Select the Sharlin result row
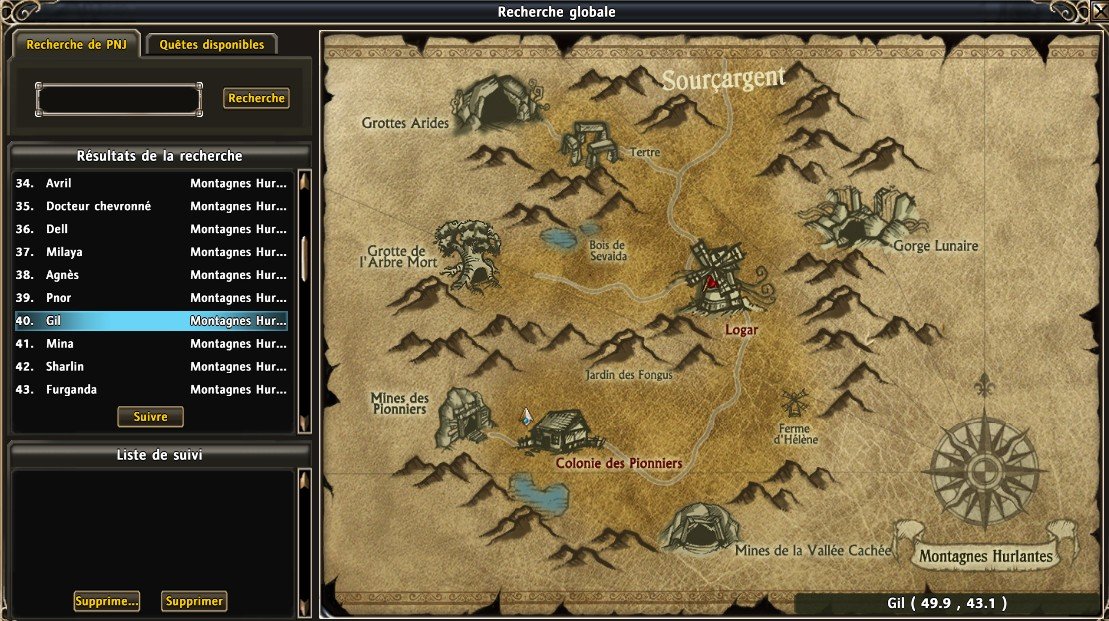This screenshot has width=1109, height=621. tap(150, 367)
